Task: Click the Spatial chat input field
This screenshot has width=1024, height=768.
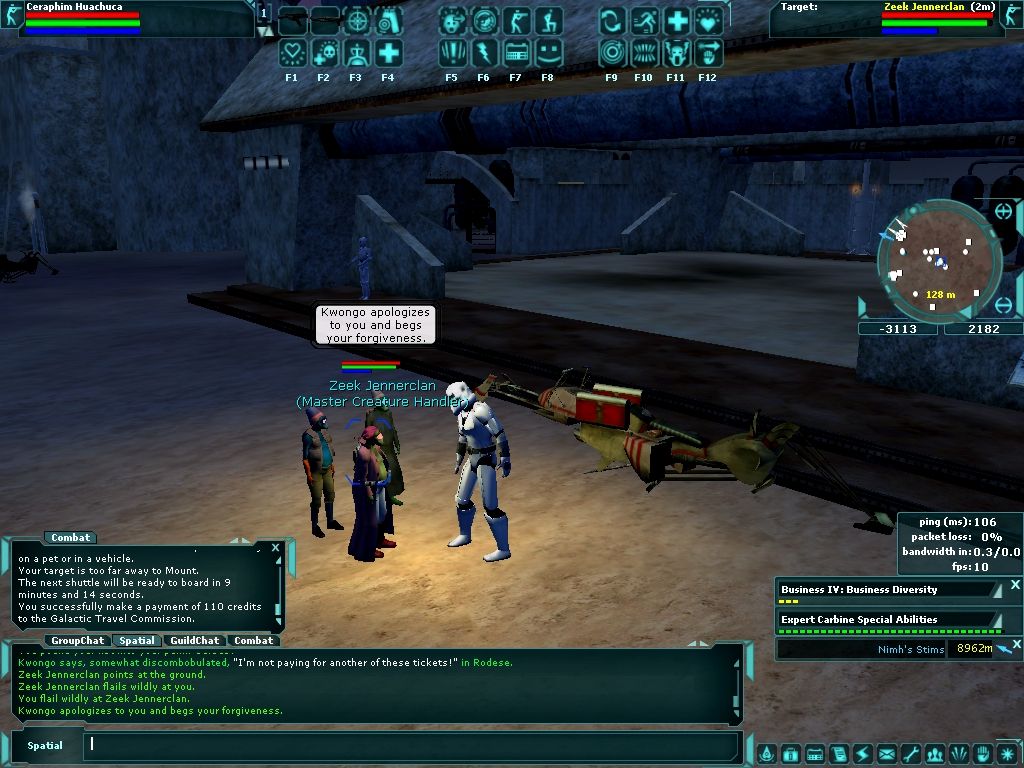Action: [x=410, y=745]
